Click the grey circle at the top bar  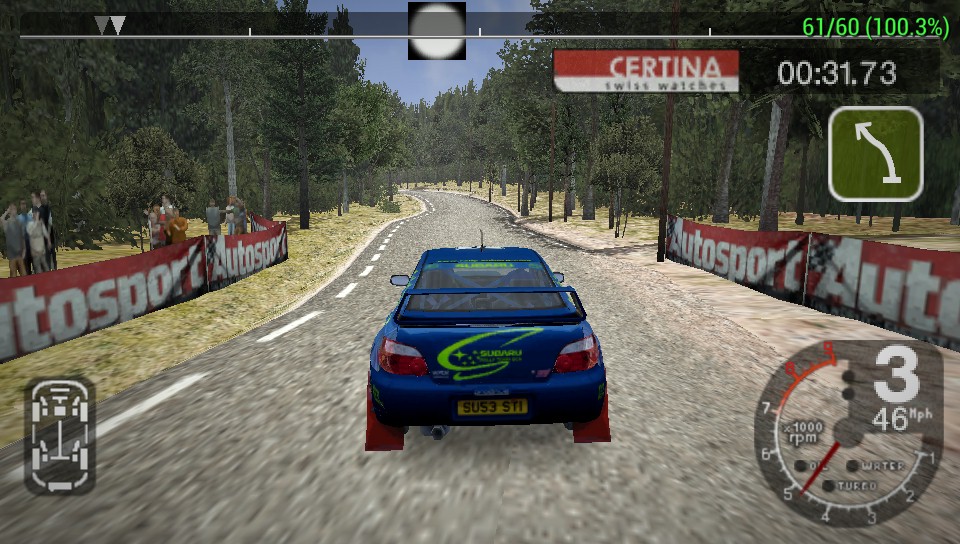[437, 31]
